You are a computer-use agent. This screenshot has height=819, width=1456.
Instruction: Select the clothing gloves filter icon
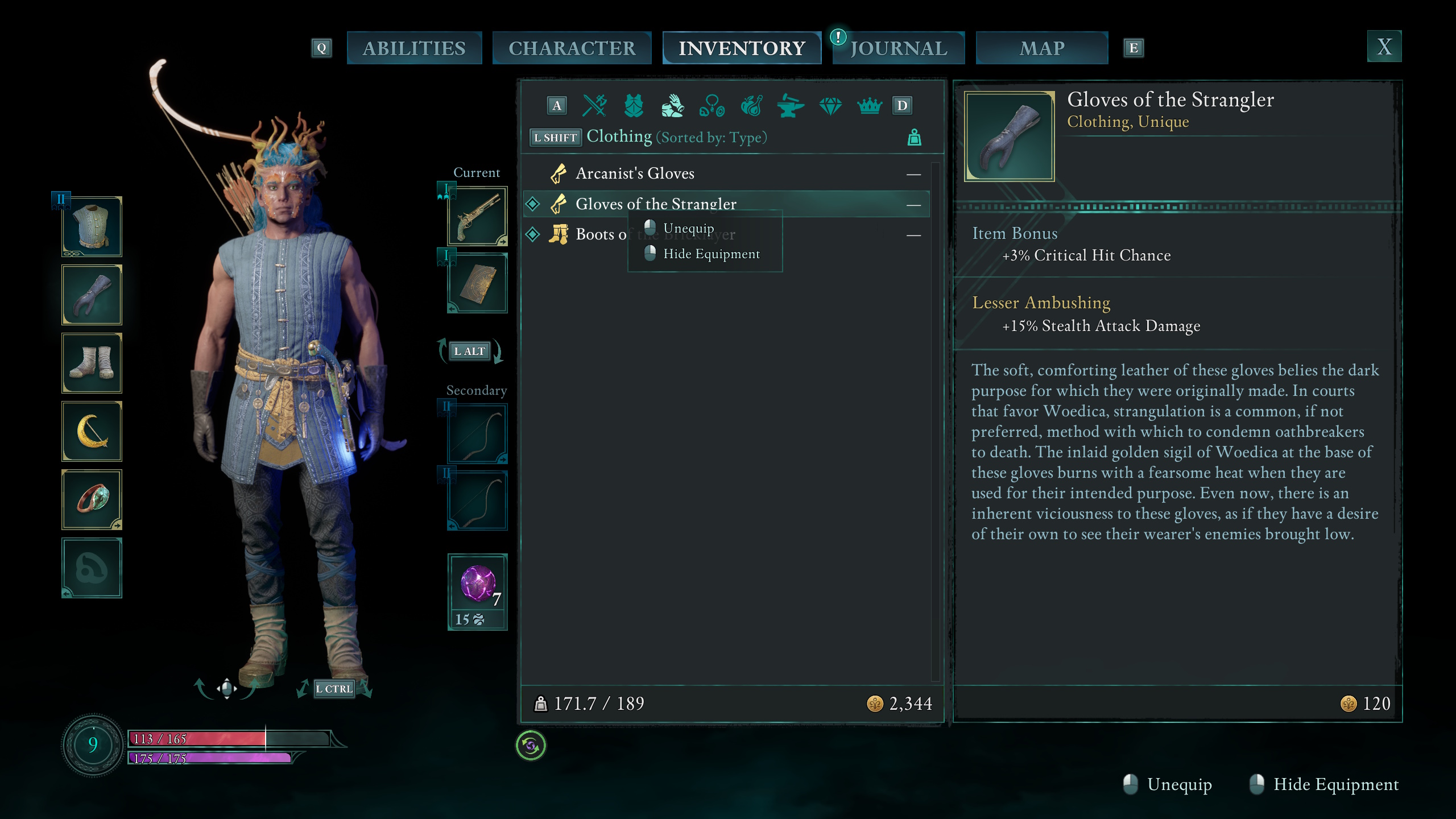674,105
